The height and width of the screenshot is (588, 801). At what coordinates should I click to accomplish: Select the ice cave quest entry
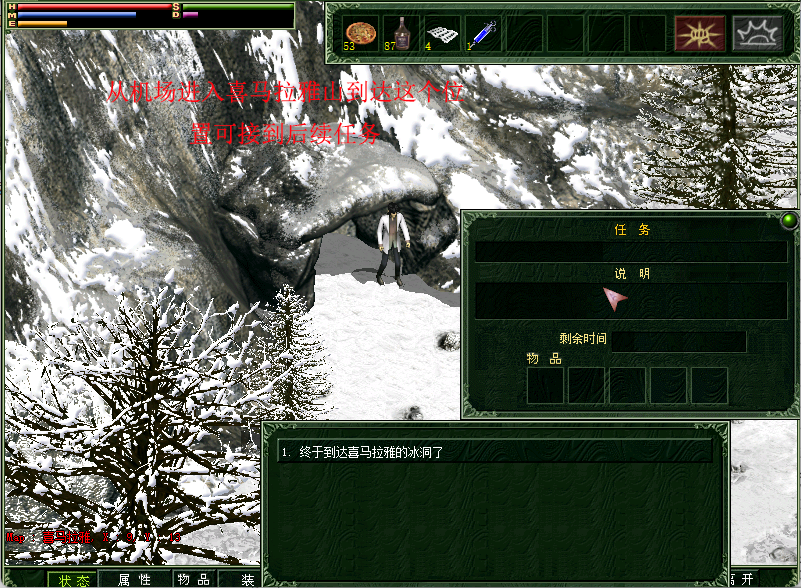click(495, 452)
